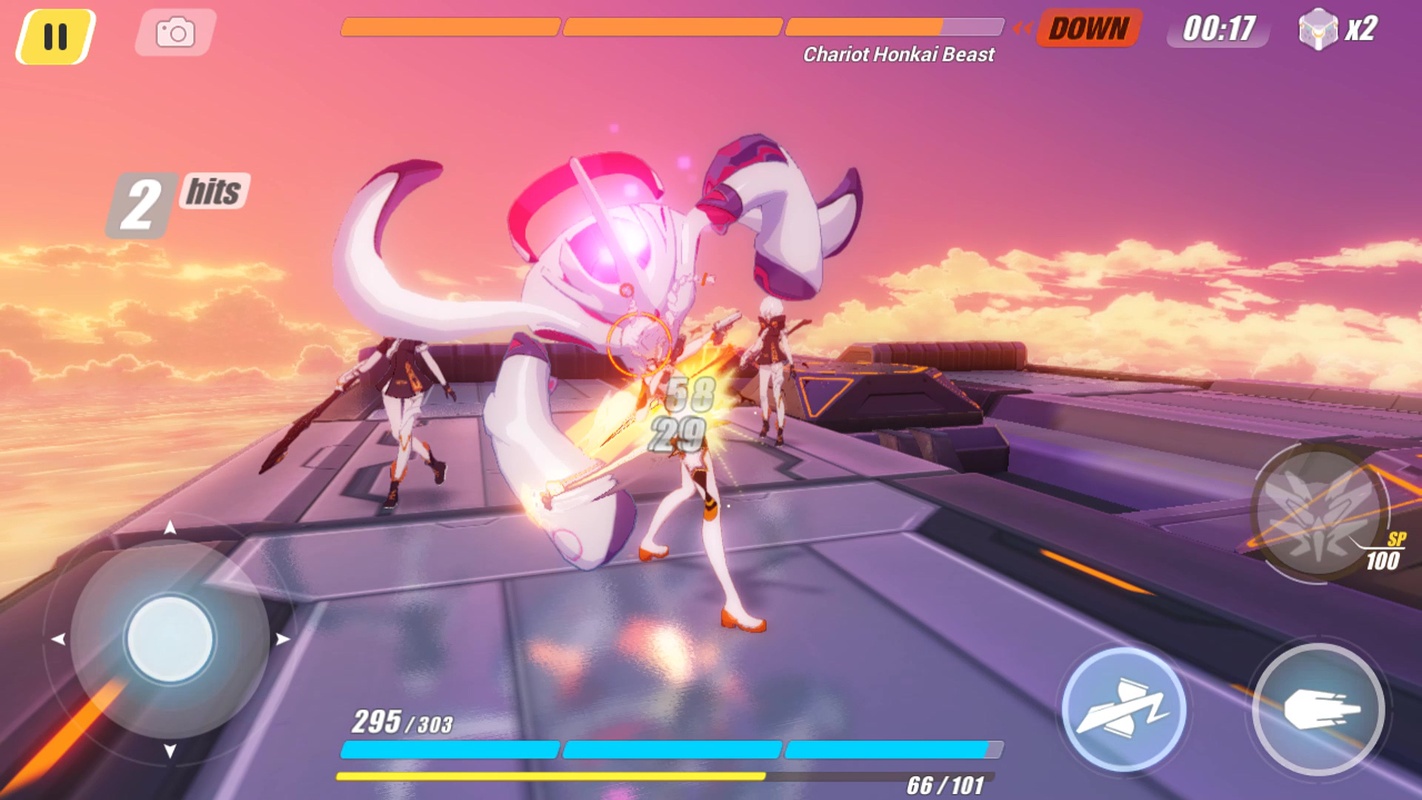The image size is (1422, 800).
Task: Open the in-game camera mode
Action: click(175, 32)
